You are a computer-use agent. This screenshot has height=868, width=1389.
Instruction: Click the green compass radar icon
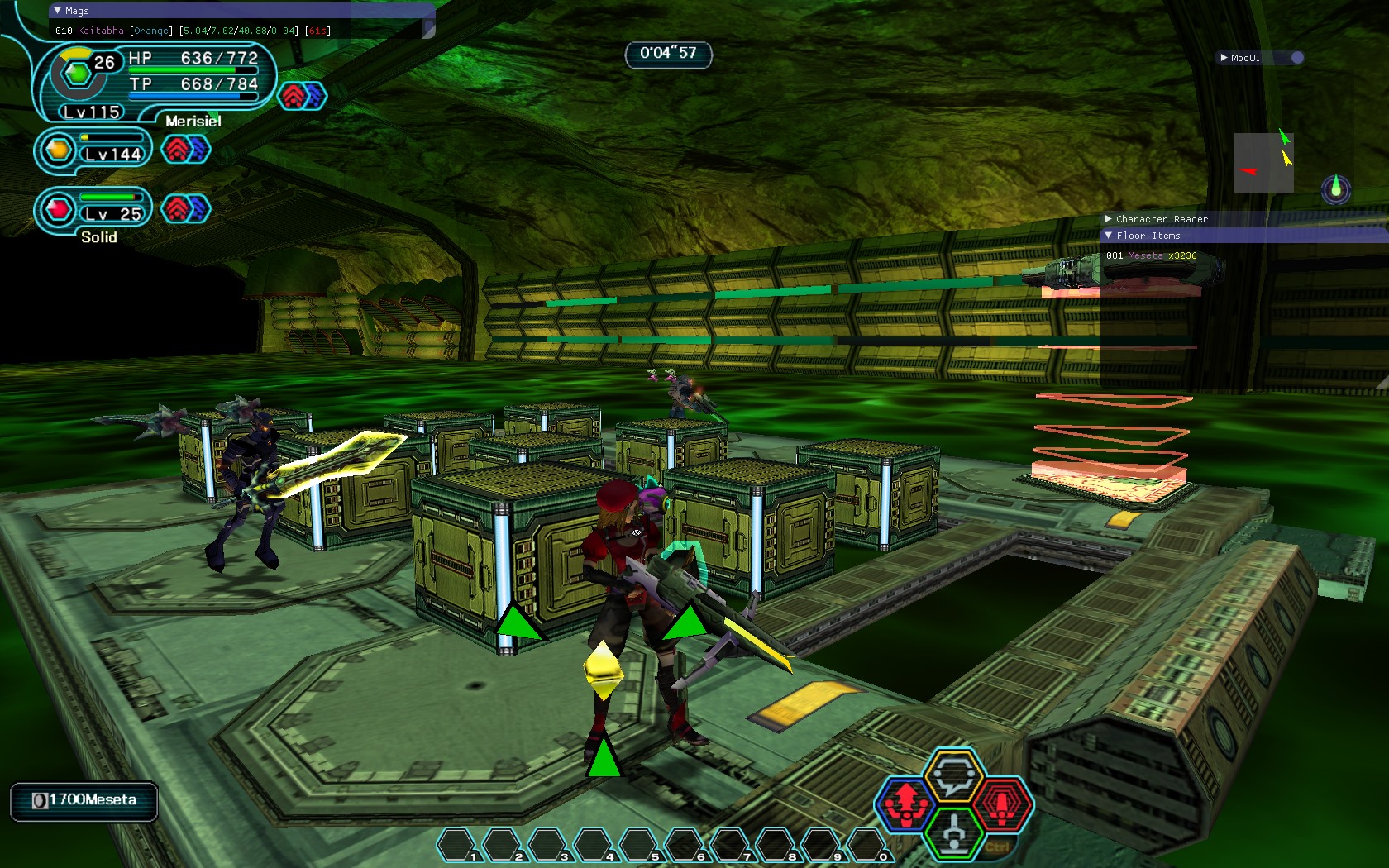pos(1336,189)
